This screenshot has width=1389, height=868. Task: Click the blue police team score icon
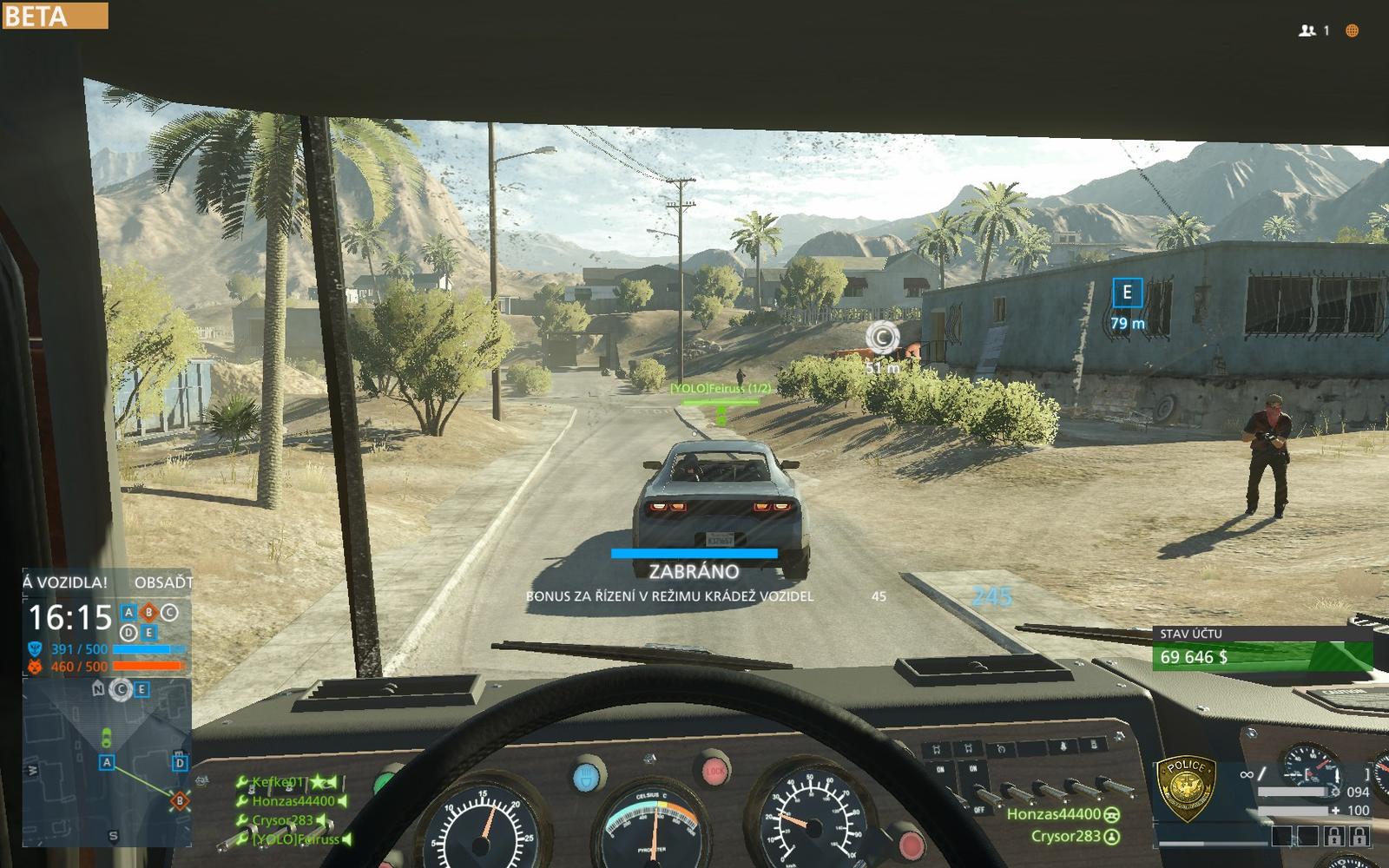pyautogui.click(x=35, y=648)
